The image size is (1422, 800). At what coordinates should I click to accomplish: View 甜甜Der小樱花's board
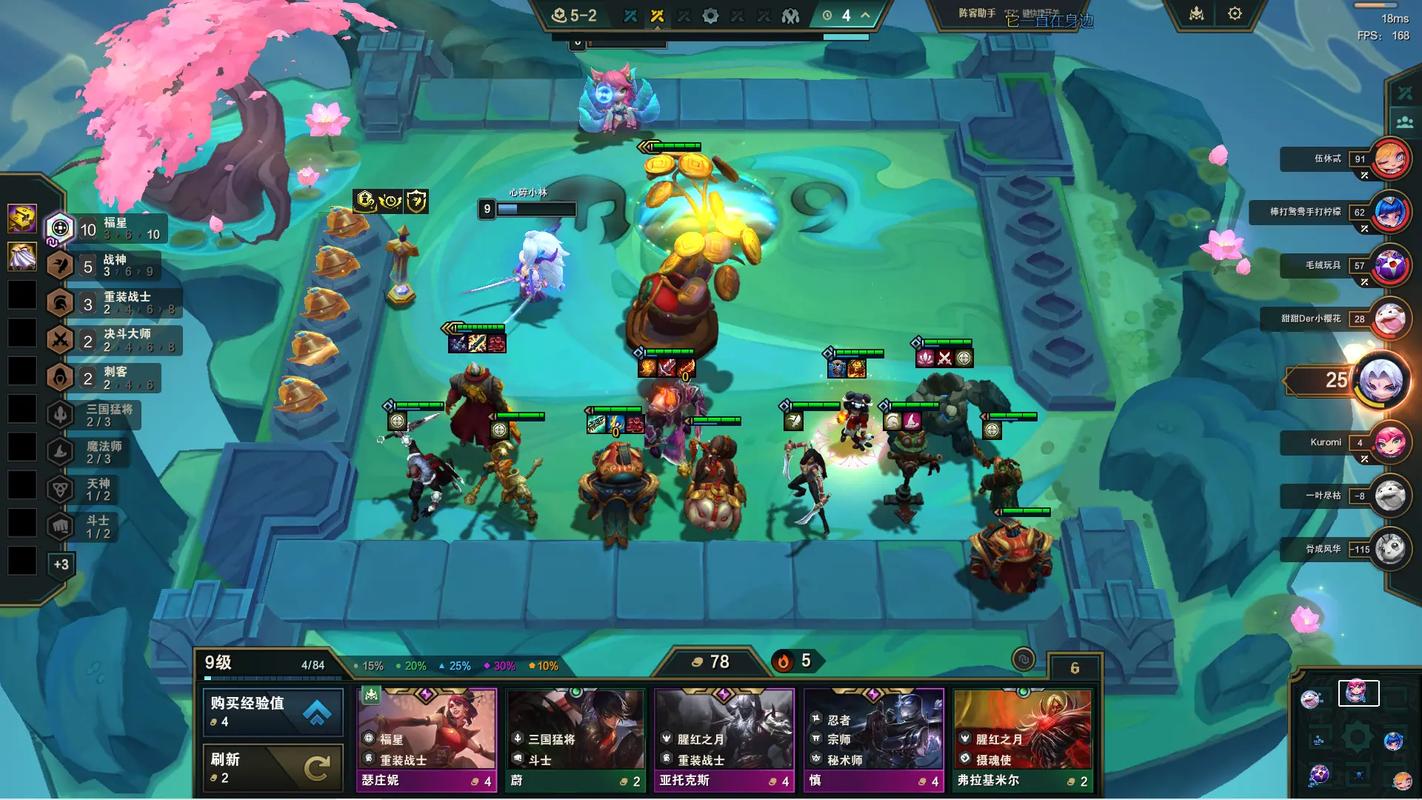coord(1390,319)
